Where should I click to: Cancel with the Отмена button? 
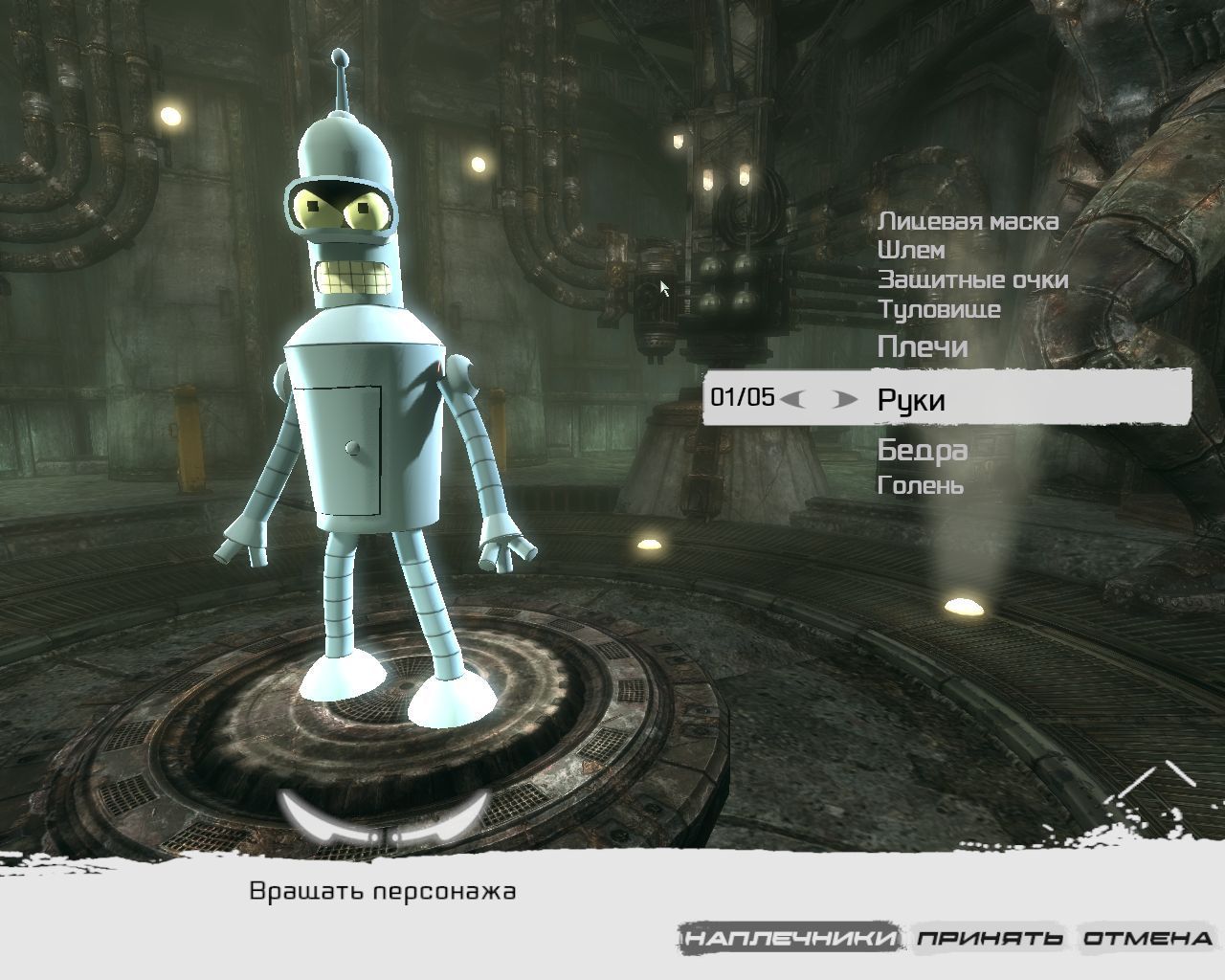(1147, 938)
